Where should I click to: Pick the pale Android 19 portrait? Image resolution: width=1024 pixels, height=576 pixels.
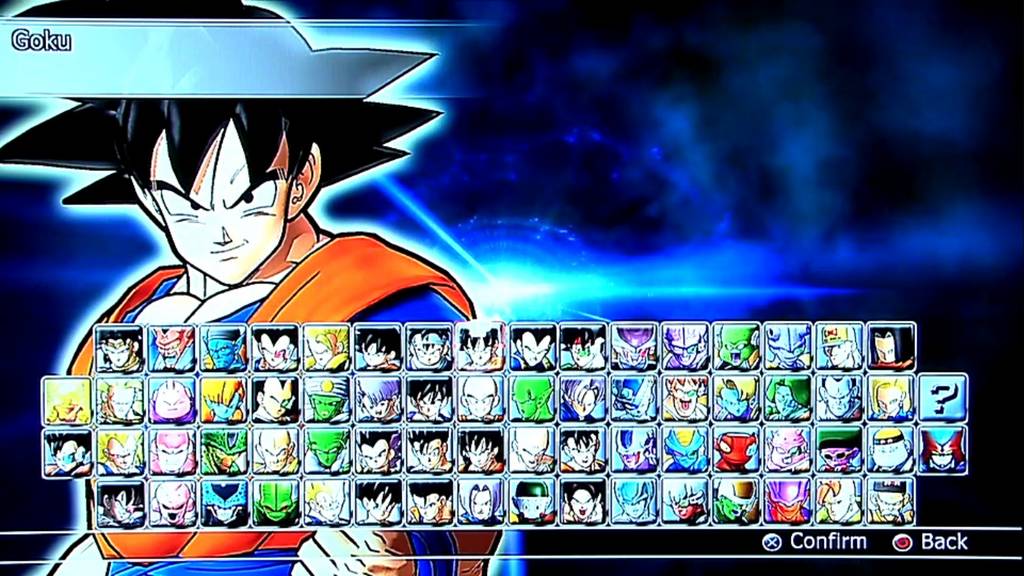(890, 450)
